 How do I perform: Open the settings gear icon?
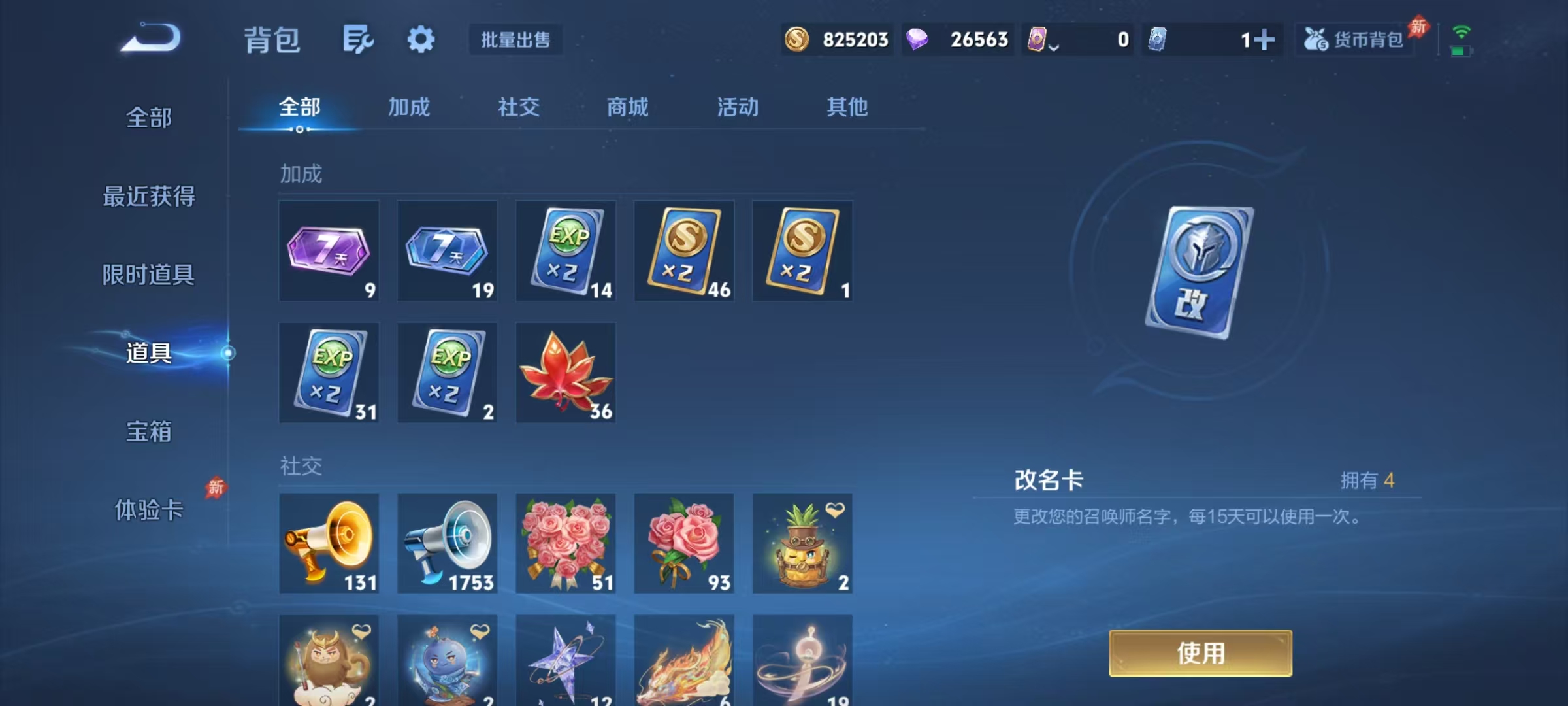coord(420,39)
